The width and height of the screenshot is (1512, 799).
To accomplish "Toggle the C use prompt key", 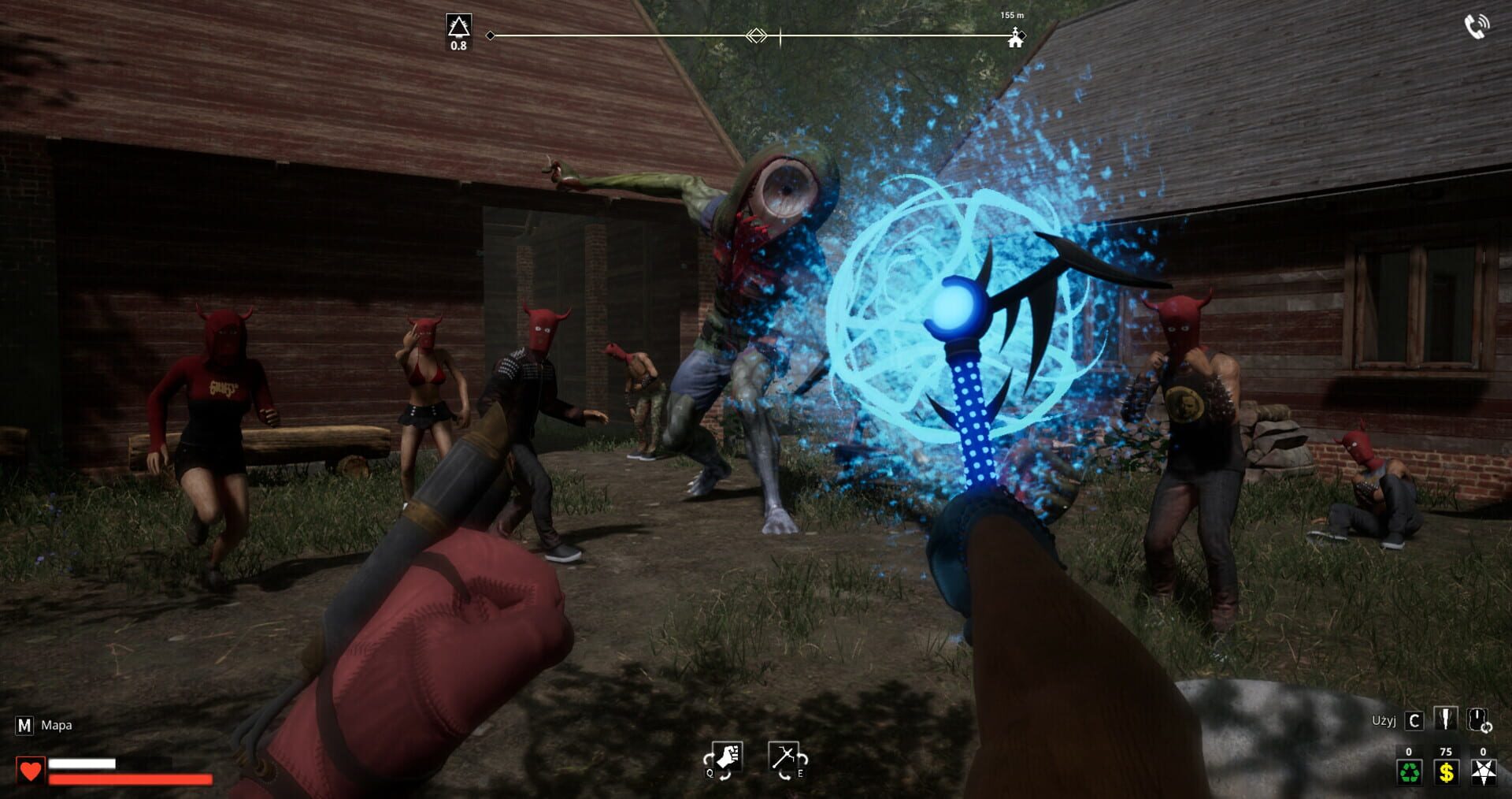I will tap(1416, 721).
